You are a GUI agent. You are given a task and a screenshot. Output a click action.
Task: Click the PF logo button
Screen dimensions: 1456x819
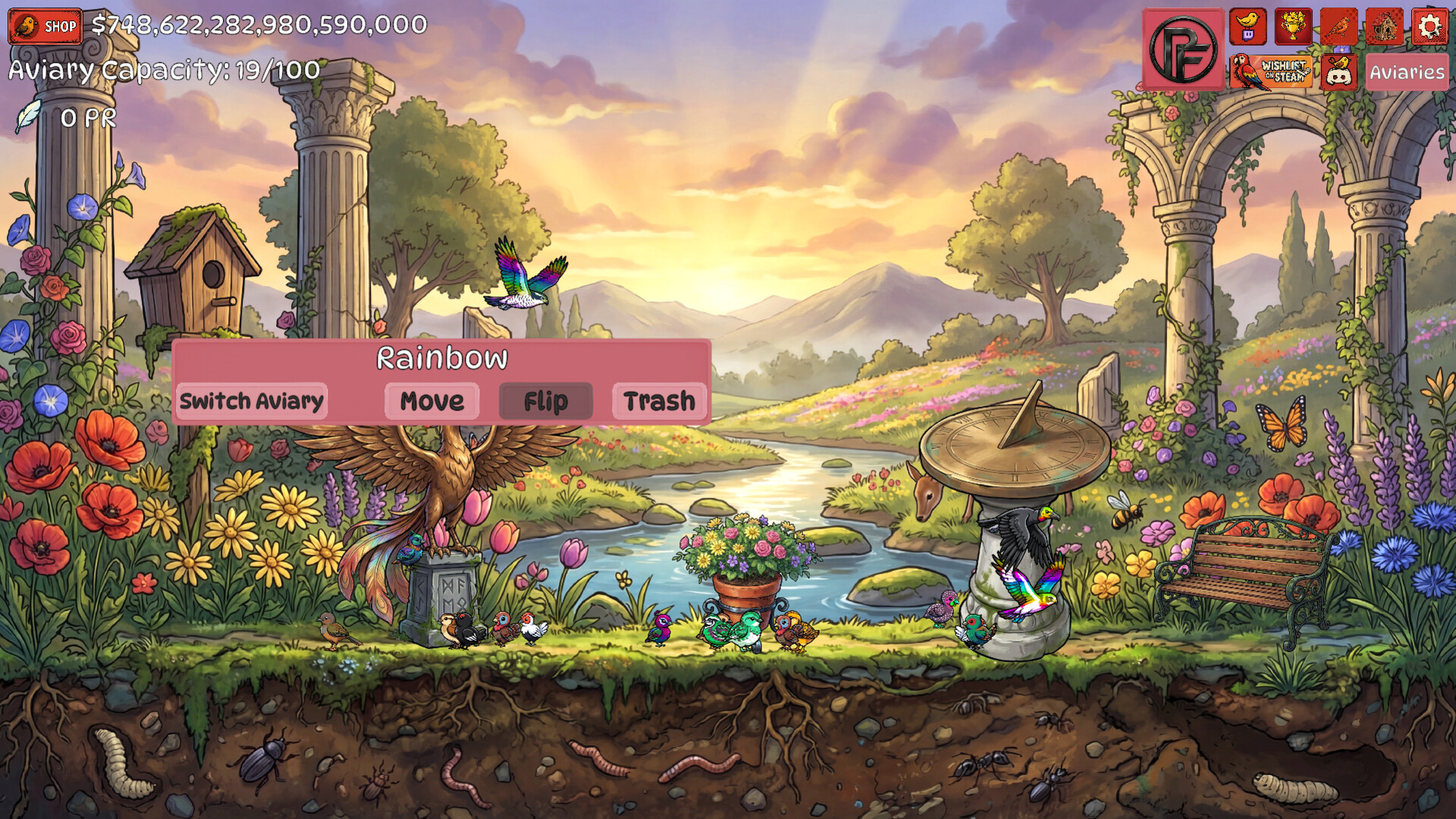(x=1183, y=49)
